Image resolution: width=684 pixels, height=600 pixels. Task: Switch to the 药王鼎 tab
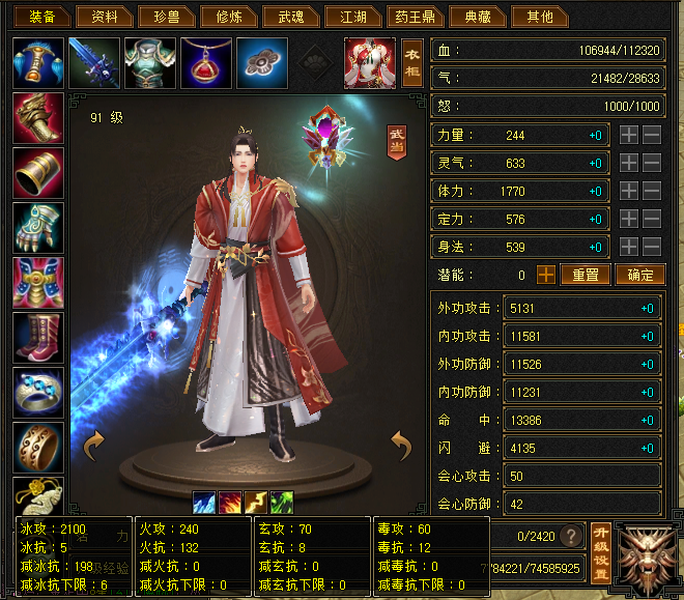click(414, 17)
